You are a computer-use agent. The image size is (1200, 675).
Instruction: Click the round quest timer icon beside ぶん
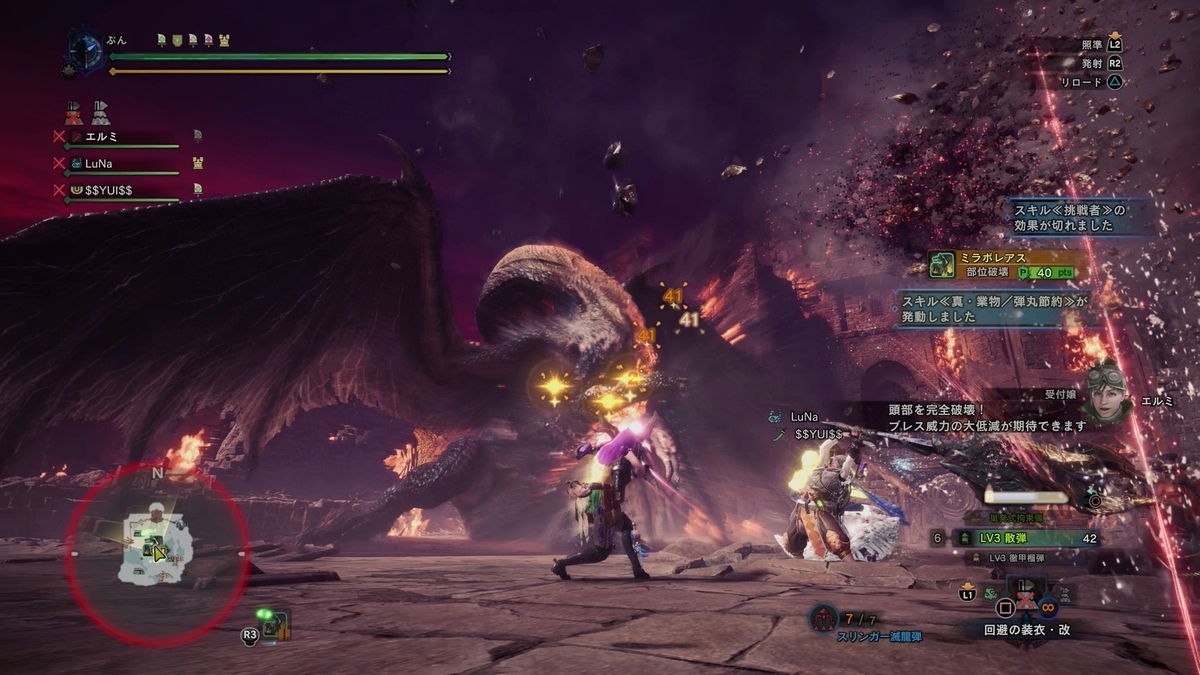(x=85, y=52)
